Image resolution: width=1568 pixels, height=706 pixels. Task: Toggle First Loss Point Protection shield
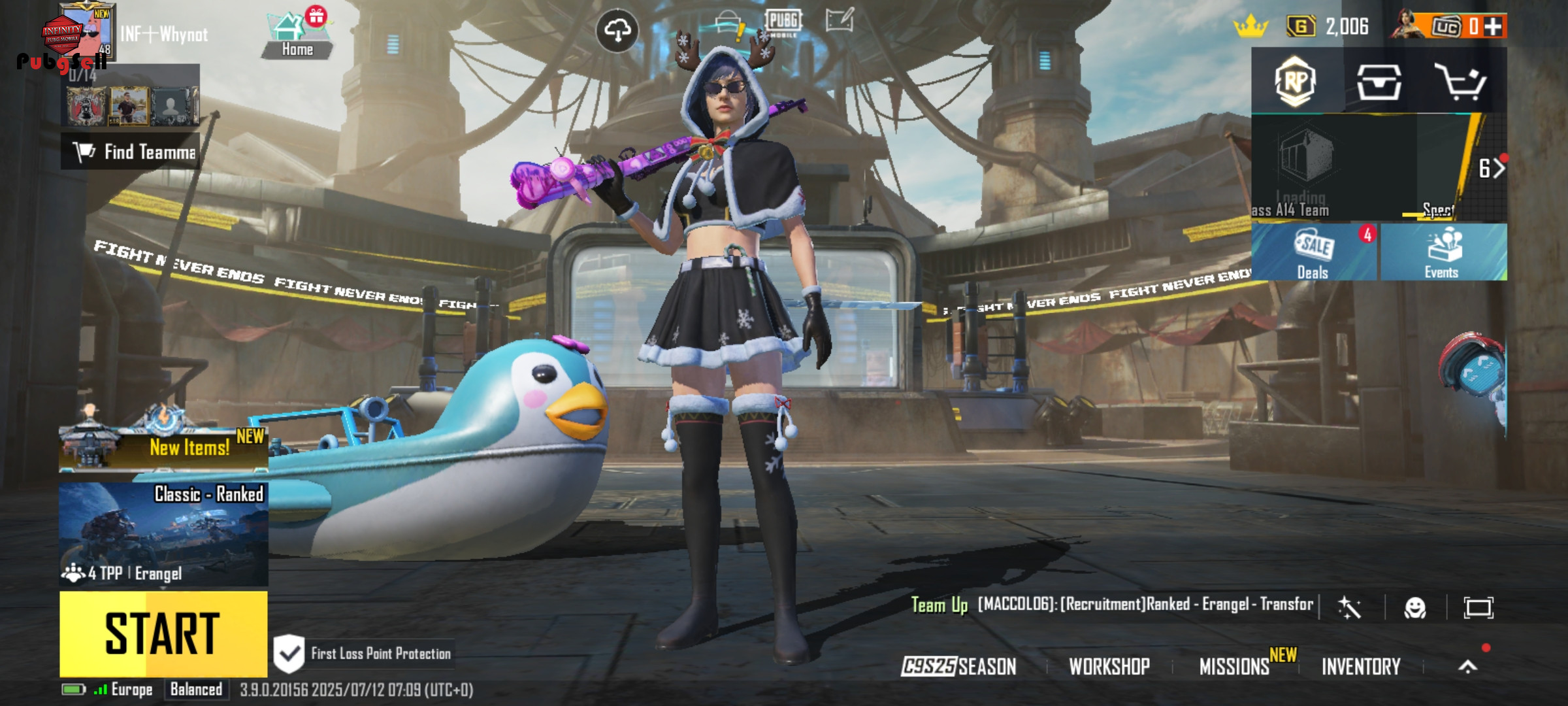click(x=289, y=653)
